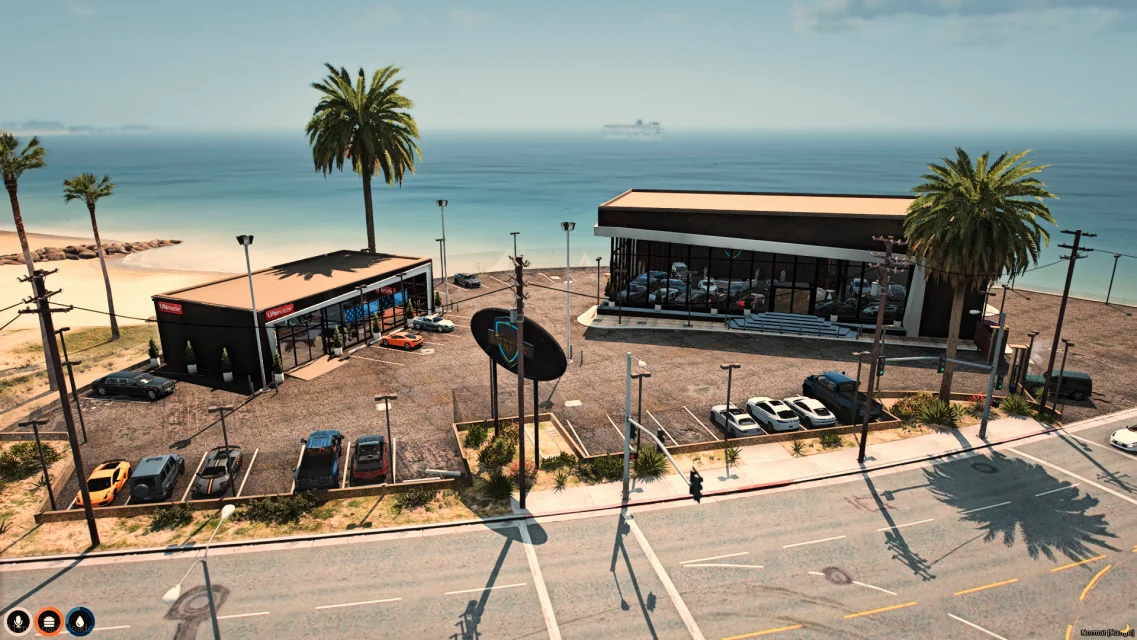Select the burger hunger status icon

pyautogui.click(x=49, y=621)
